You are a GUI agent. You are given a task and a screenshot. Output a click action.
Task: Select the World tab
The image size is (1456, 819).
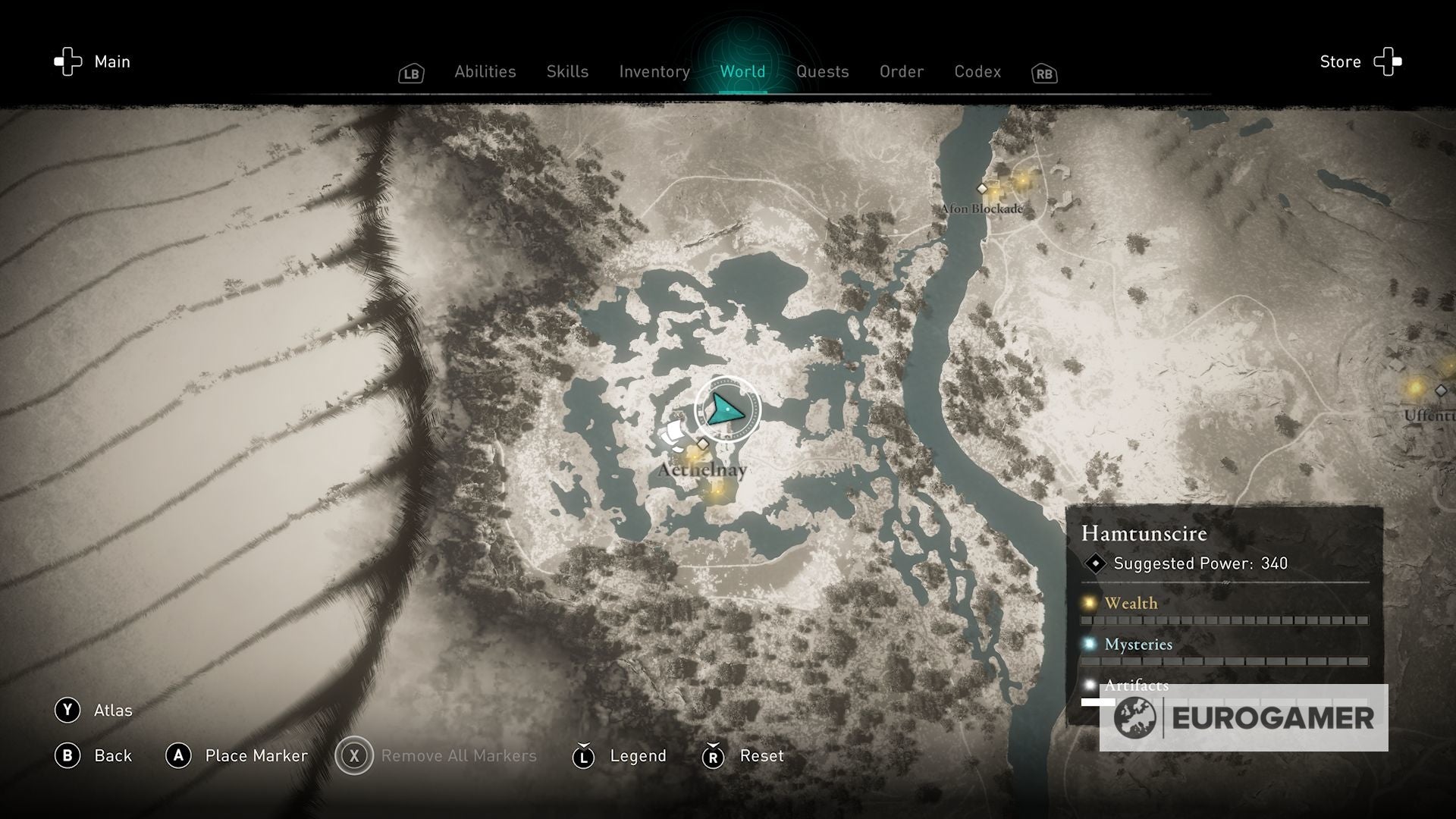click(742, 71)
